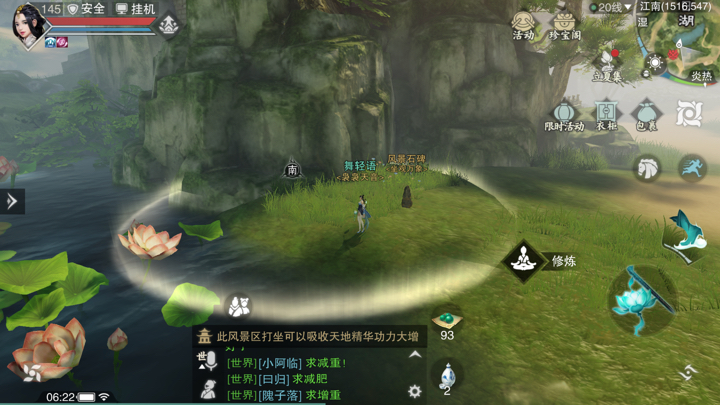Image resolution: width=720 pixels, height=405 pixels.
Task: Expand the left side panel arrow
Action: (x=12, y=201)
